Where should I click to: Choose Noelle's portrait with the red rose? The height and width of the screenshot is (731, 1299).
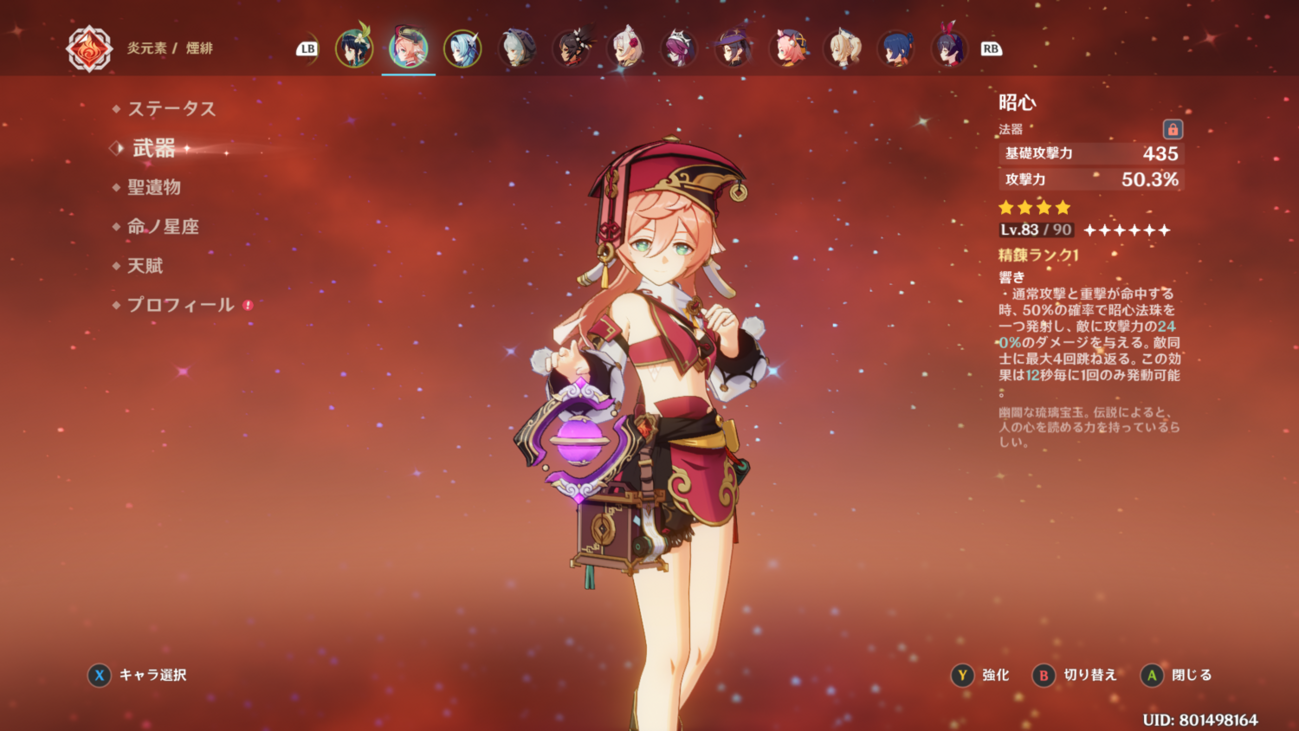tap(626, 48)
